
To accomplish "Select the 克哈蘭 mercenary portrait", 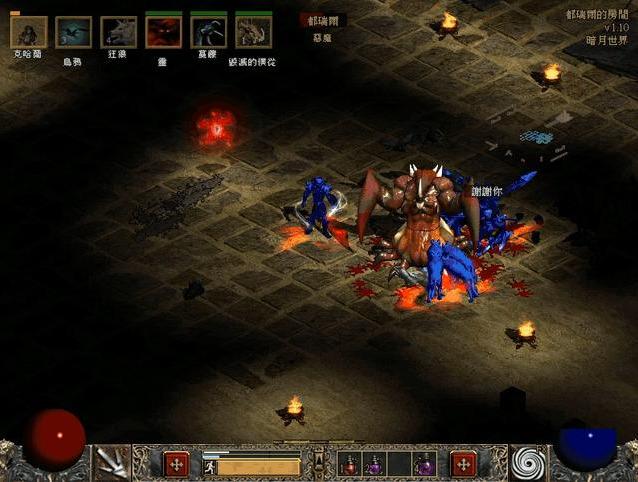I will 28,32.
